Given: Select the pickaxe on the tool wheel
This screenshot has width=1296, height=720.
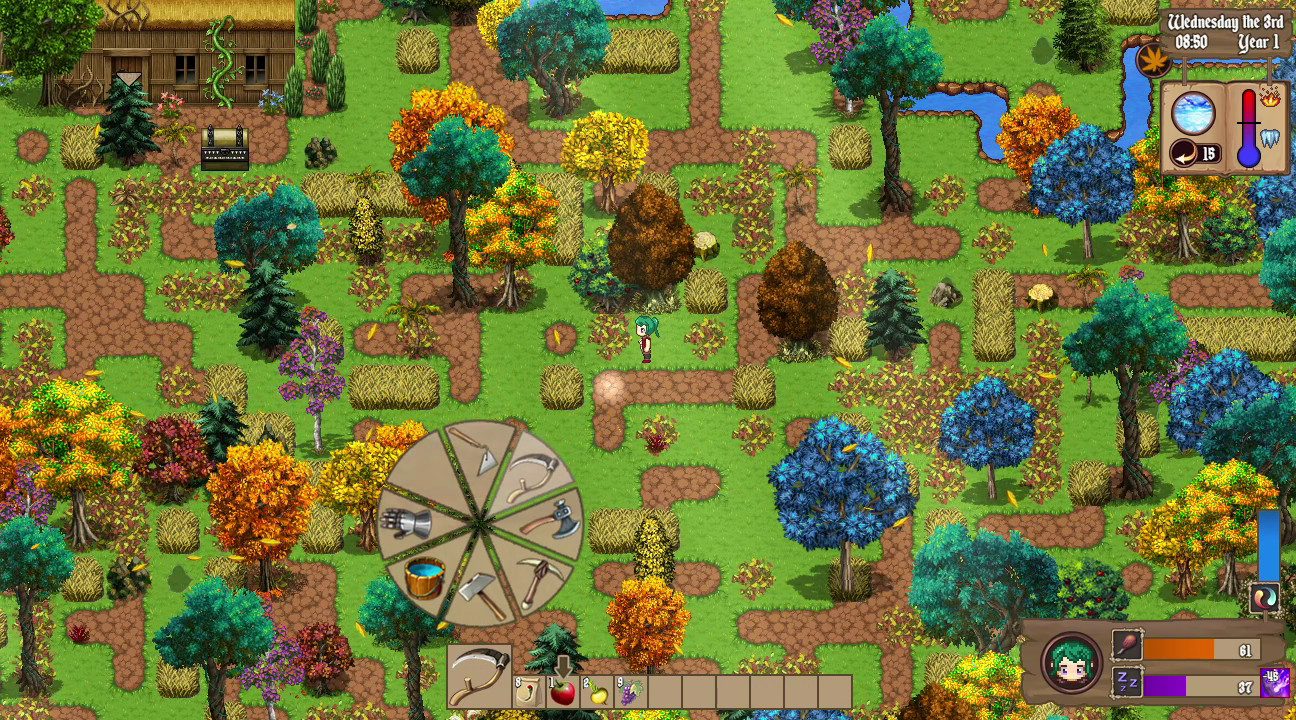Looking at the screenshot, I should (540, 580).
